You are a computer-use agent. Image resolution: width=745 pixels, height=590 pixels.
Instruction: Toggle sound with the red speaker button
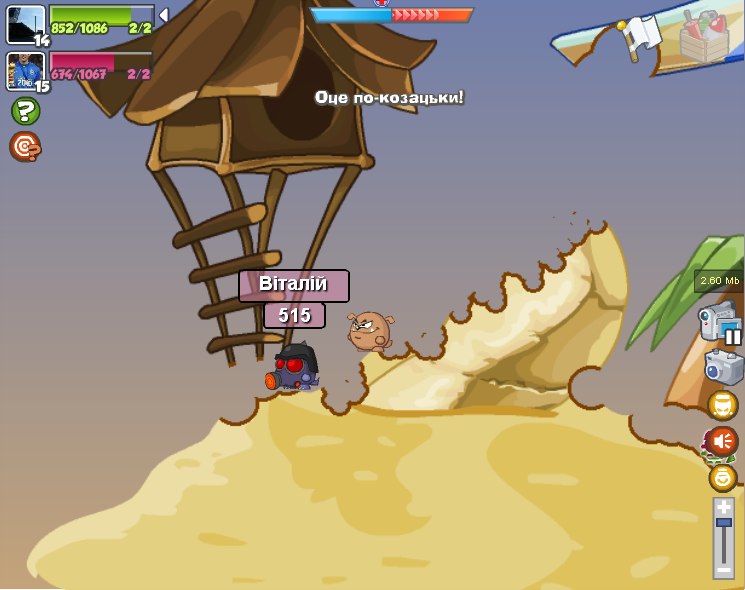pyautogui.click(x=723, y=441)
